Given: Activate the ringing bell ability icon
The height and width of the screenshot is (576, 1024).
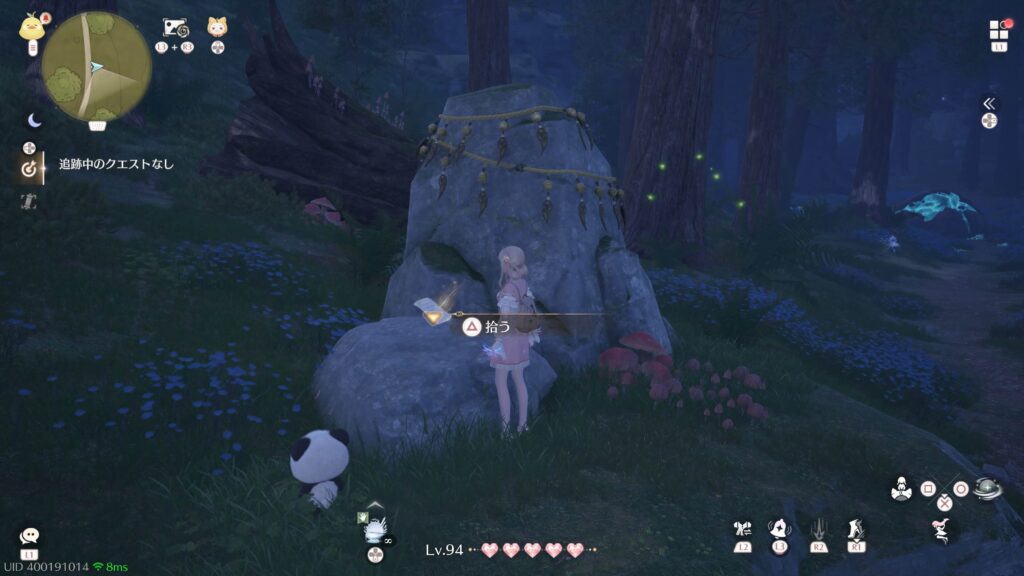Looking at the screenshot, I should tap(779, 529).
